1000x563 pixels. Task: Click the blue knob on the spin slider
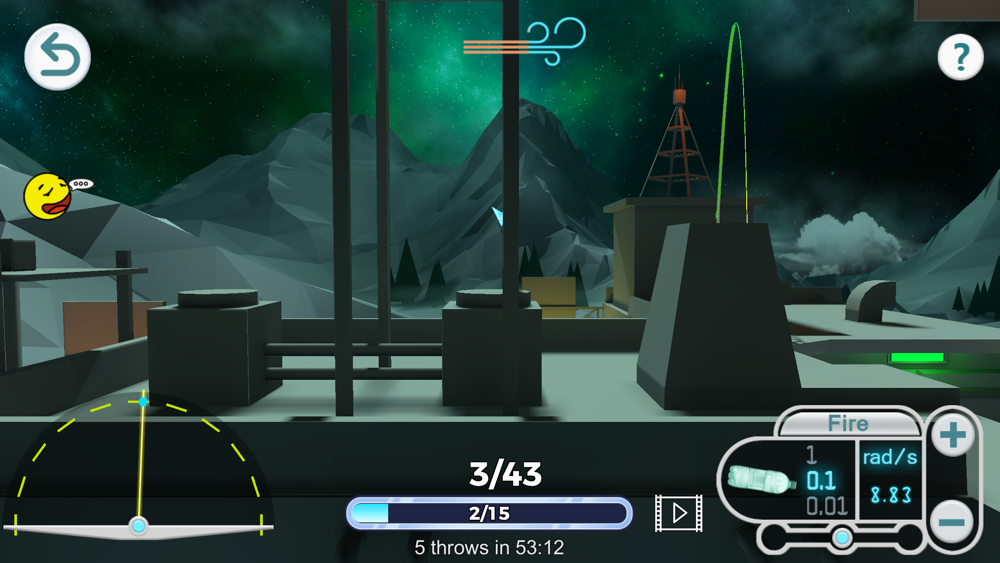coord(842,538)
